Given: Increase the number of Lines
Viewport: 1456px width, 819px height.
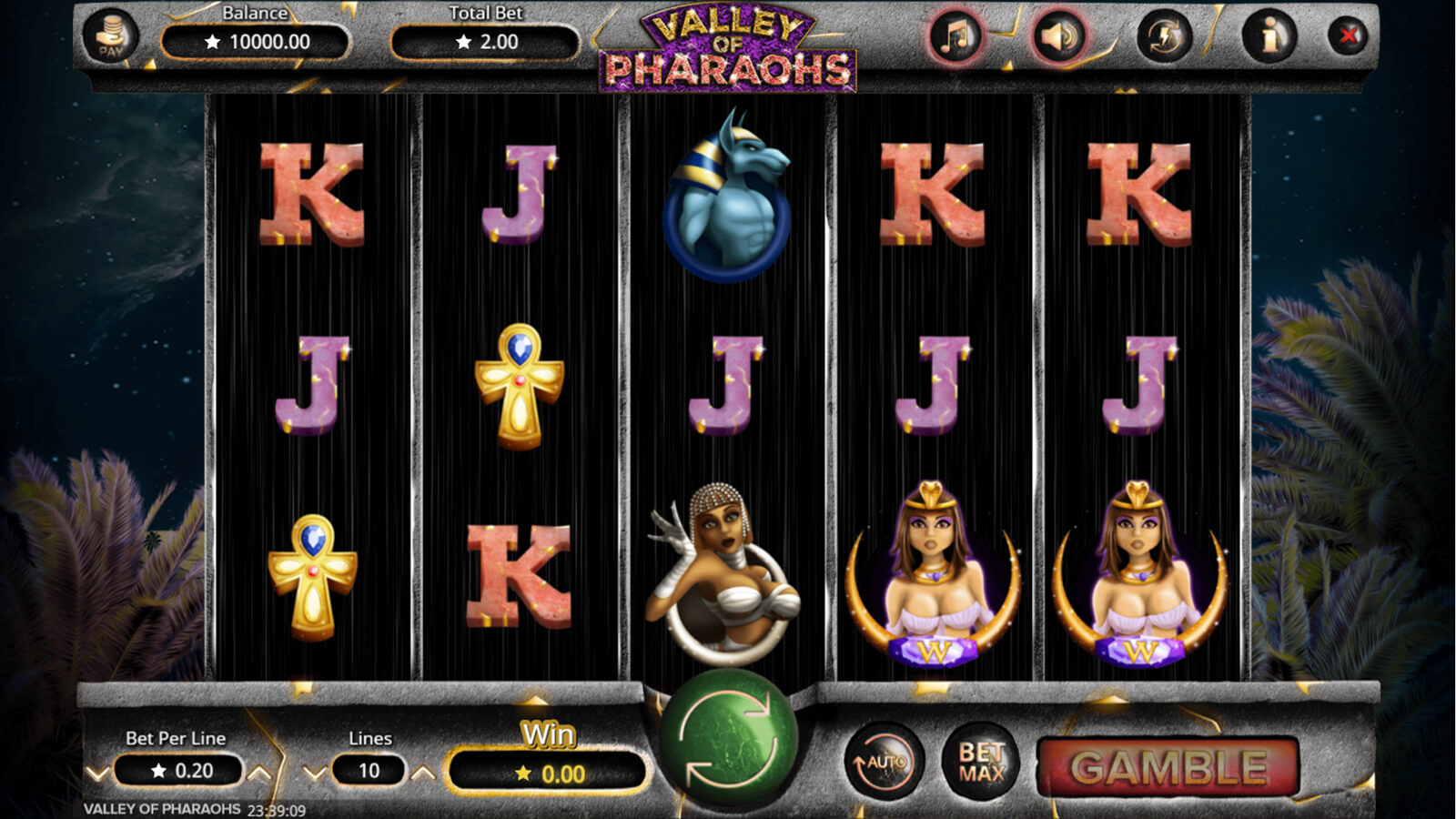Looking at the screenshot, I should tap(423, 773).
